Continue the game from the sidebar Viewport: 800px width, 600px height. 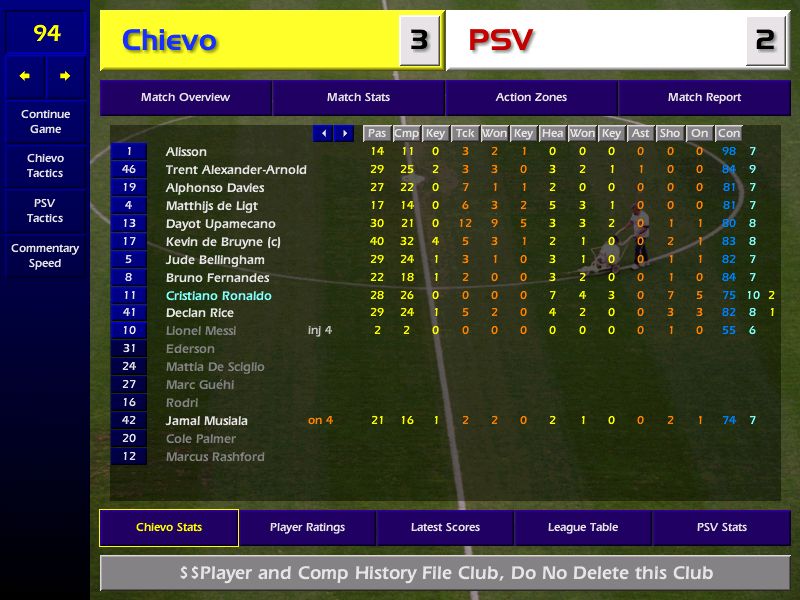tap(45, 121)
